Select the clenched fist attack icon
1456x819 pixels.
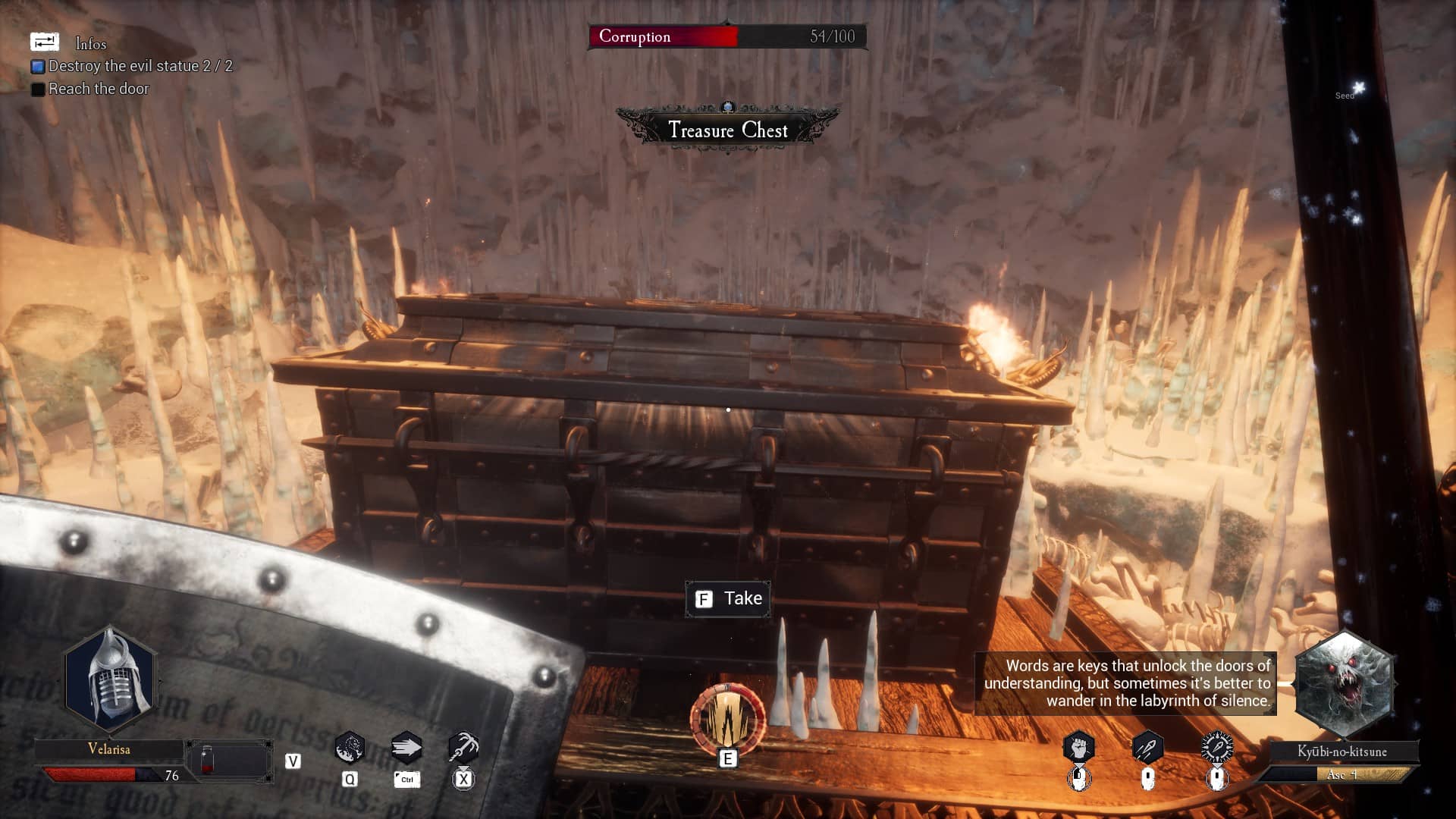point(1078,748)
